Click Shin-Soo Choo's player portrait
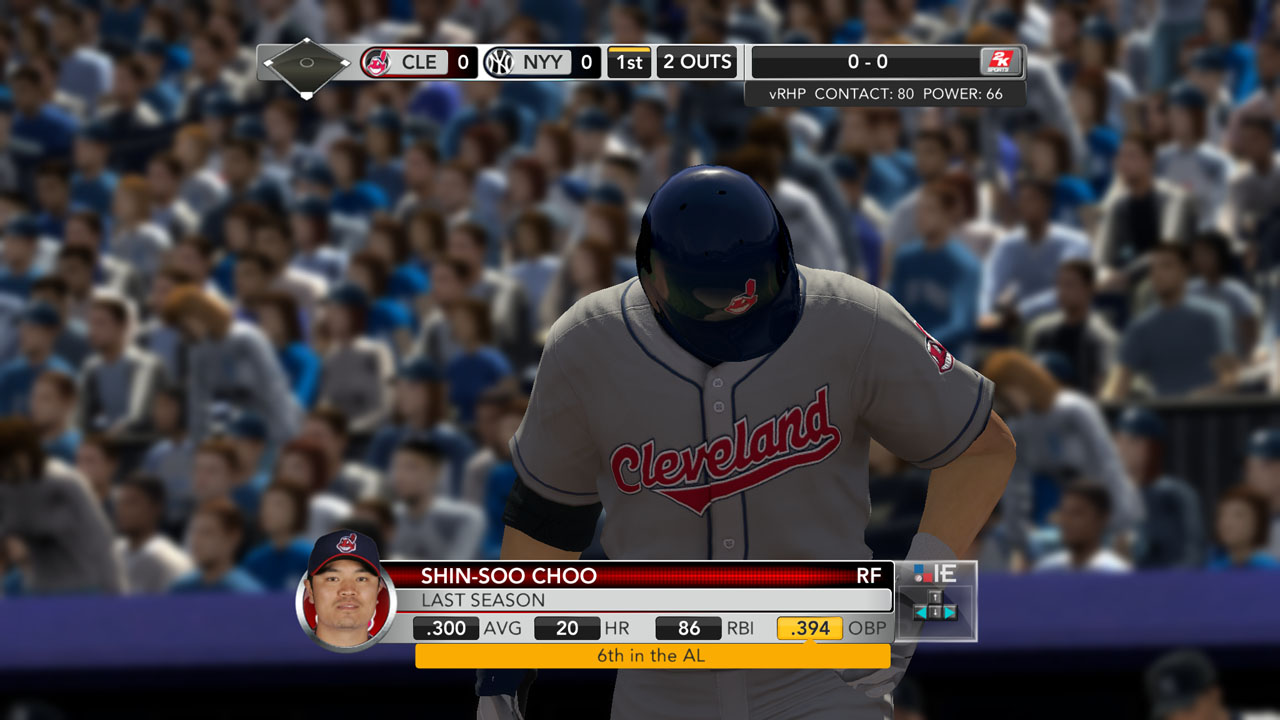1280x720 pixels. coord(345,592)
